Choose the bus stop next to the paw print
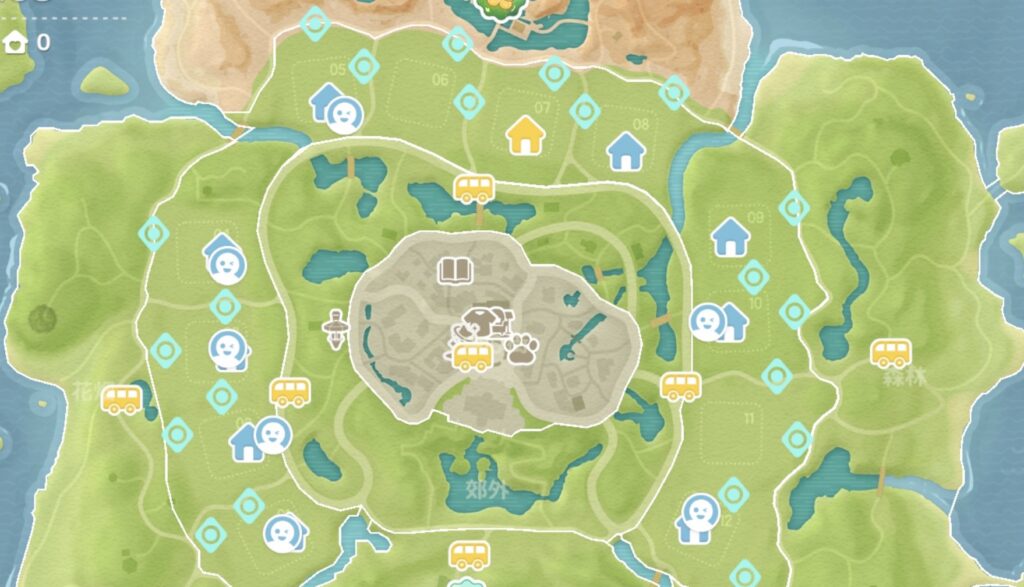The height and width of the screenshot is (587, 1024). point(473,356)
